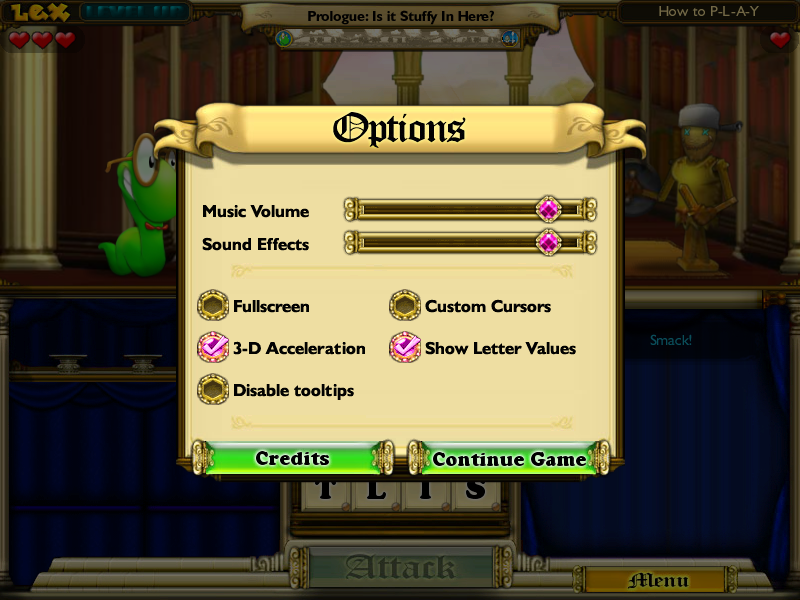Enable the Disable tooltips option

213,390
